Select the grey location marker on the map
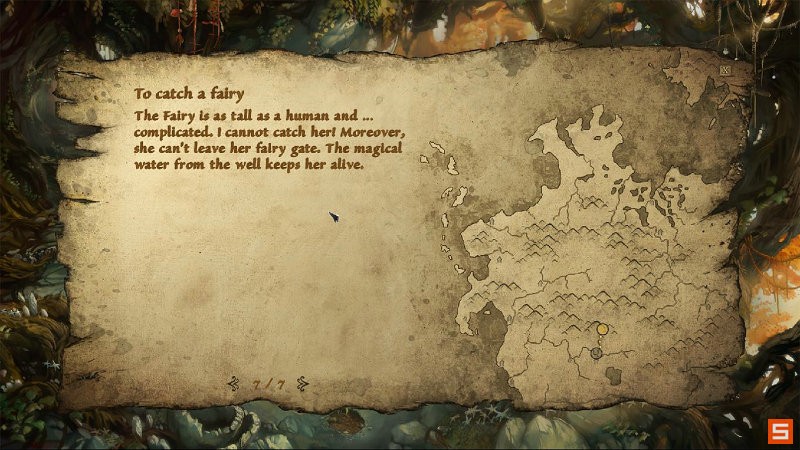This screenshot has width=800, height=450. click(x=596, y=353)
